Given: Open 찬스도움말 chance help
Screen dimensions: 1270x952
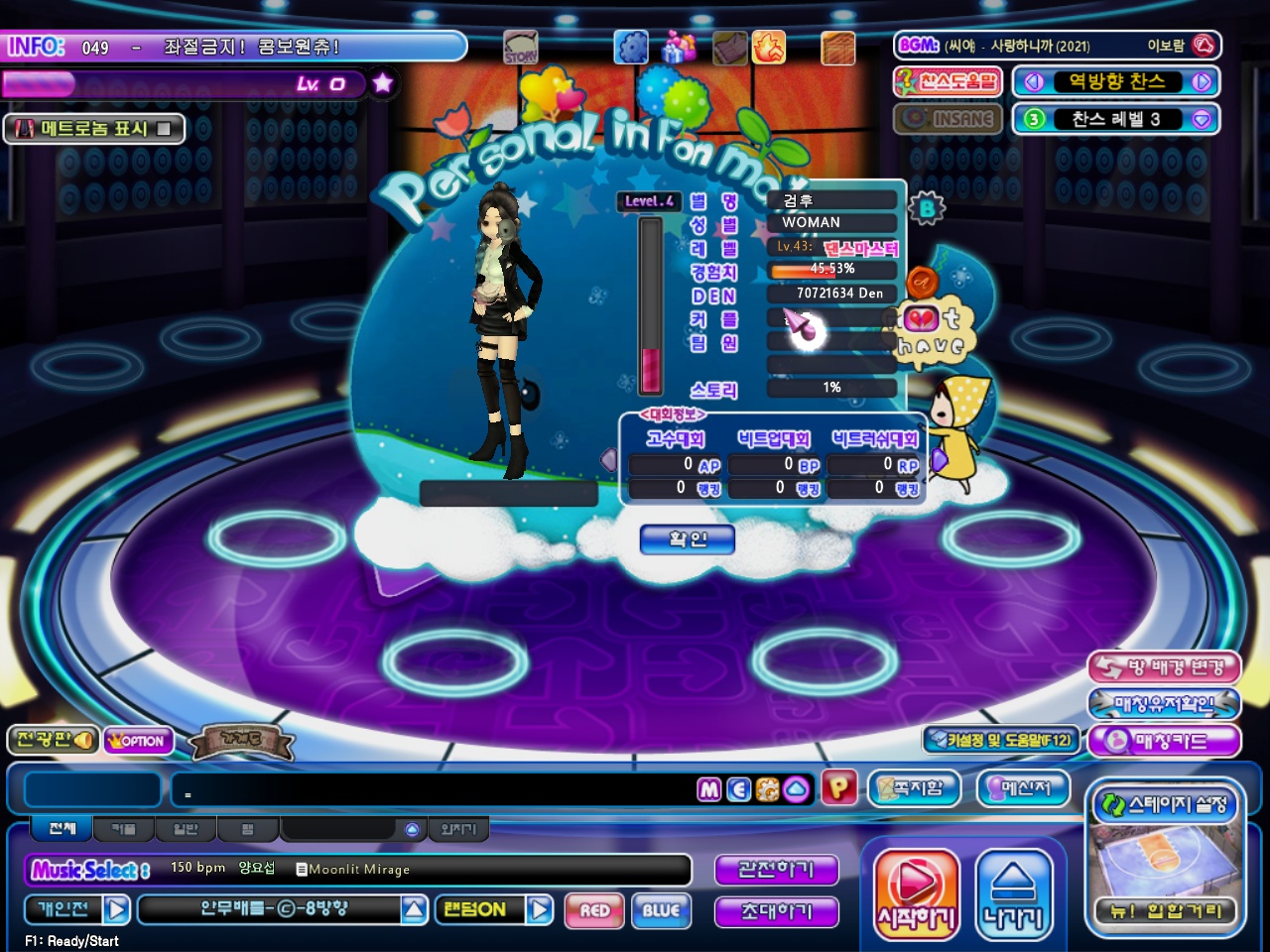Looking at the screenshot, I should tap(948, 81).
